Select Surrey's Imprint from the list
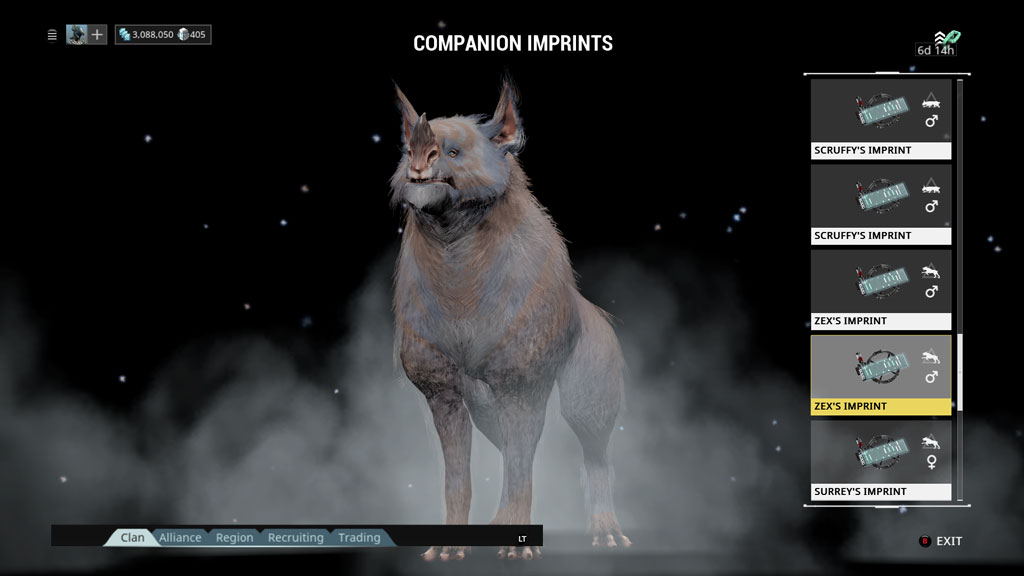This screenshot has width=1024, height=576. [x=880, y=460]
